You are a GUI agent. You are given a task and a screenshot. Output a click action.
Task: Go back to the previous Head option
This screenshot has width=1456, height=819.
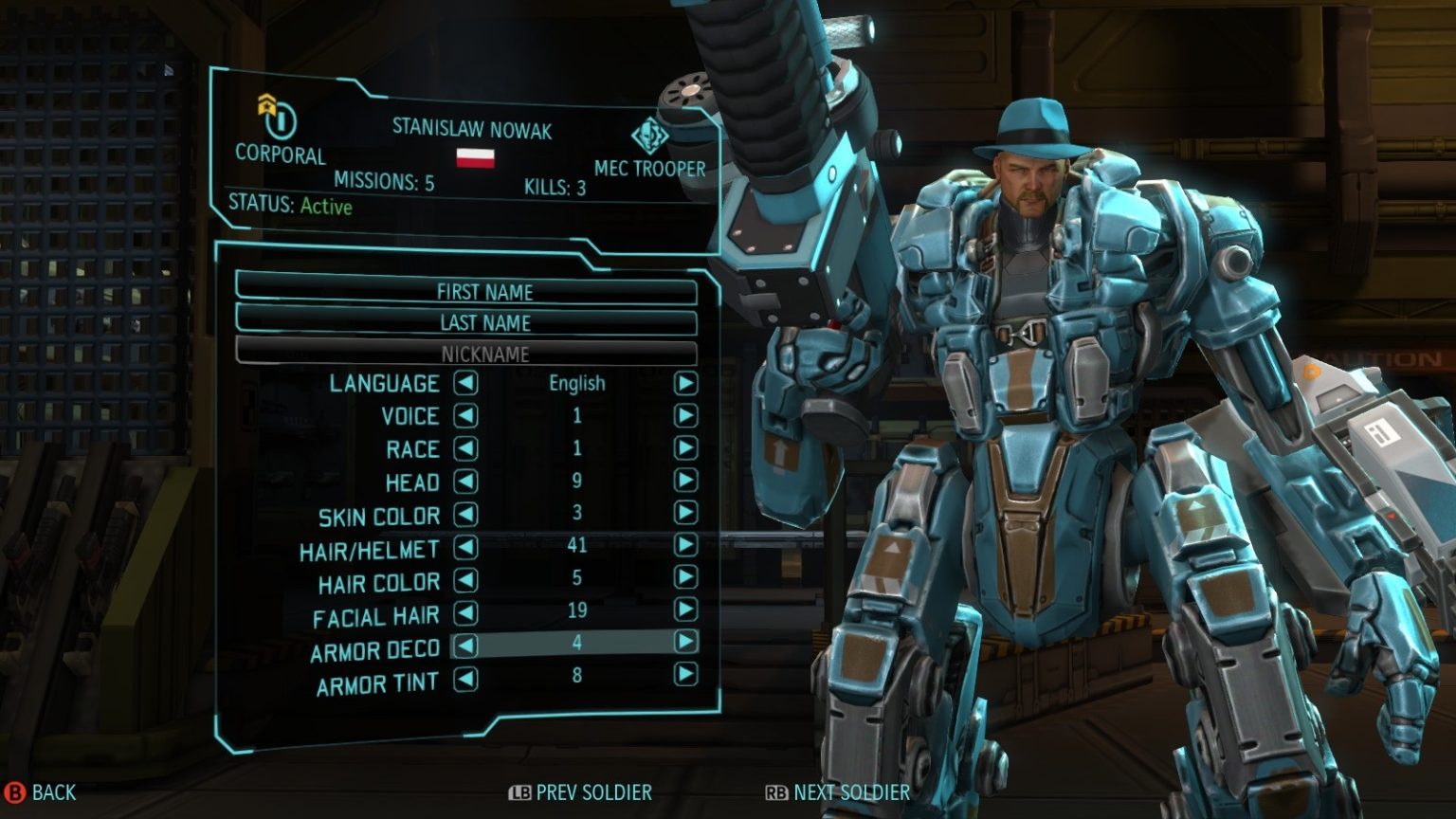click(x=465, y=481)
